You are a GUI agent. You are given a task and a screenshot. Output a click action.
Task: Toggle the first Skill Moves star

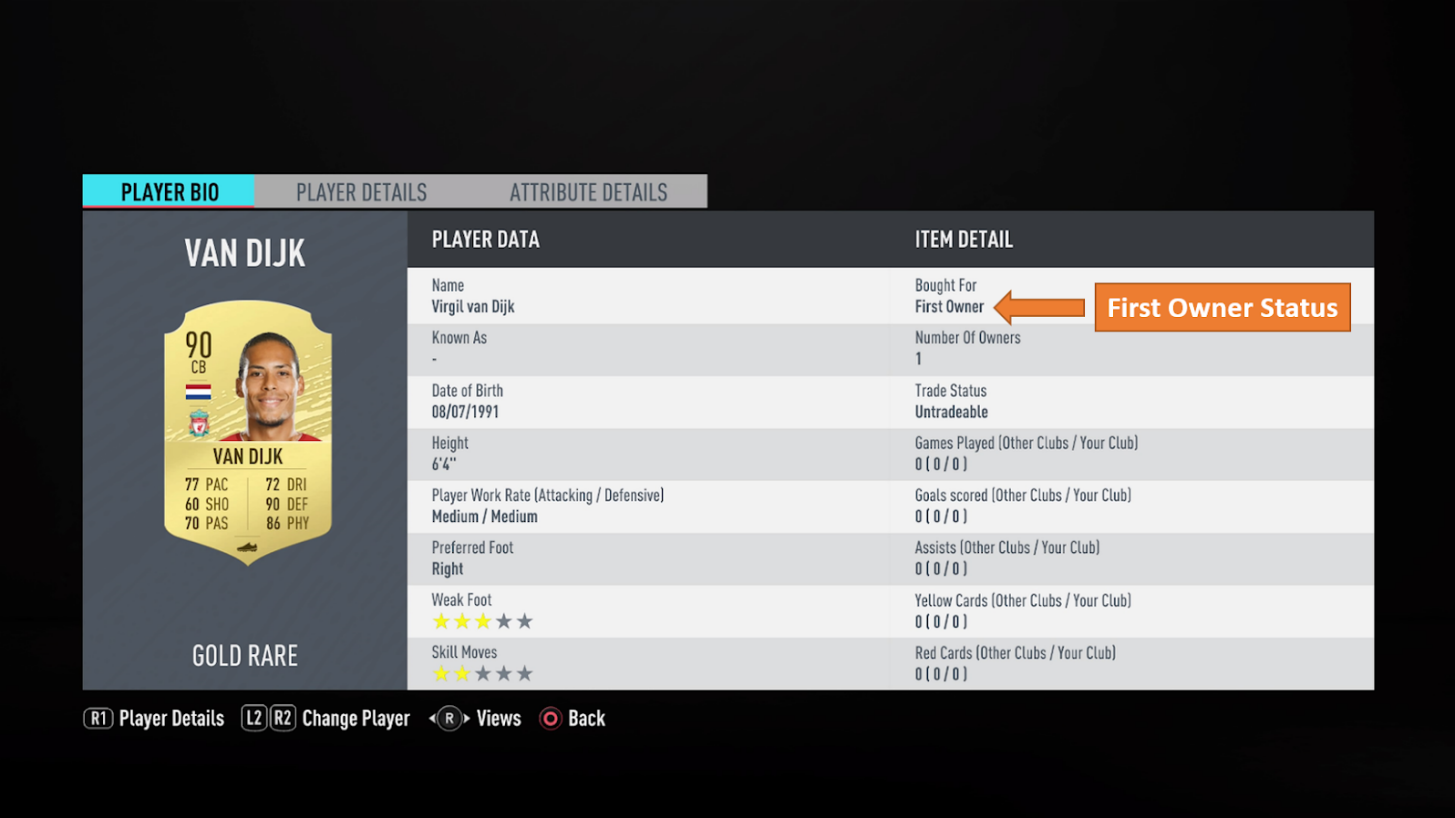441,674
